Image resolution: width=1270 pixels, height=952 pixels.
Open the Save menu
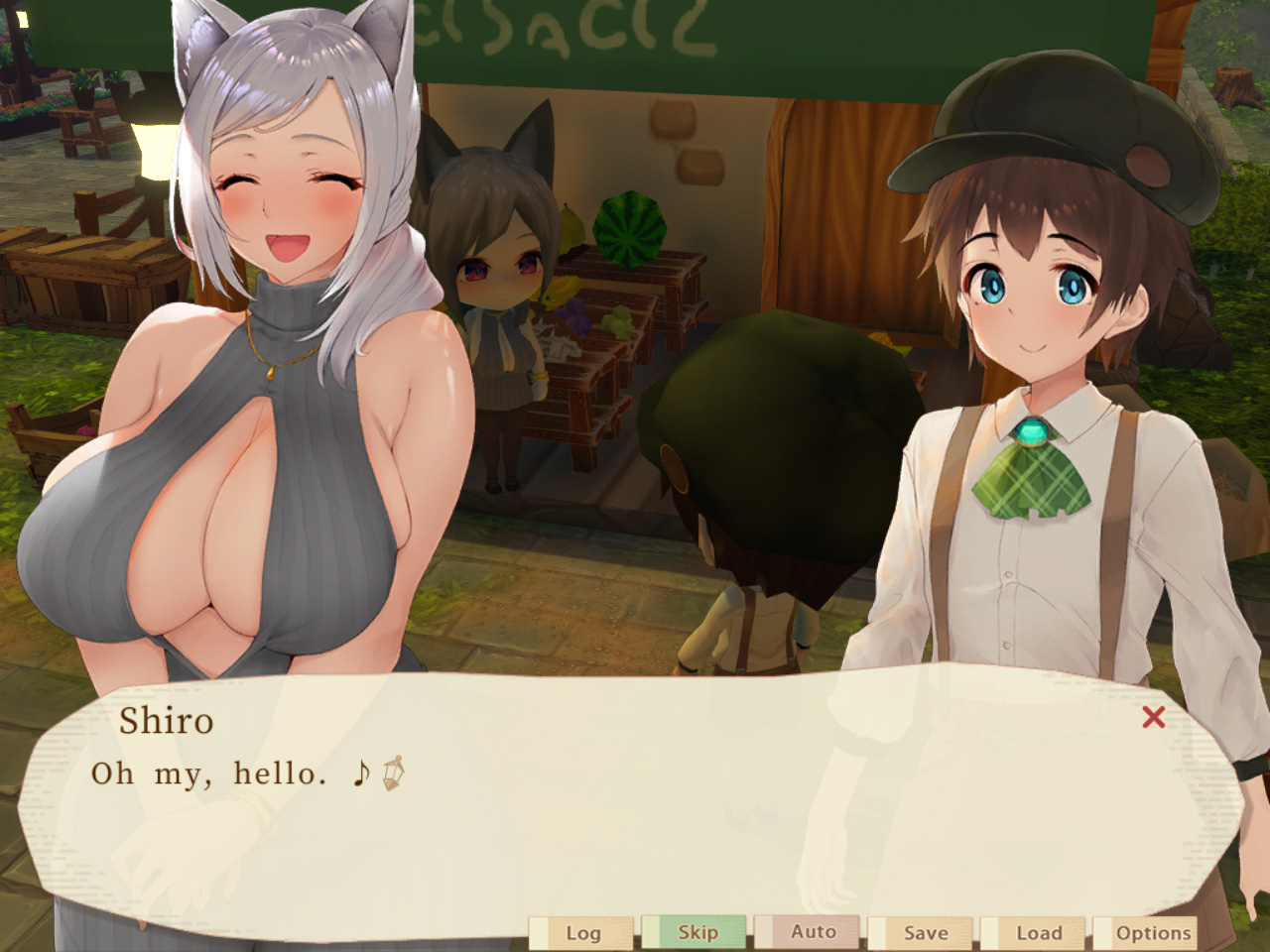[x=924, y=933]
